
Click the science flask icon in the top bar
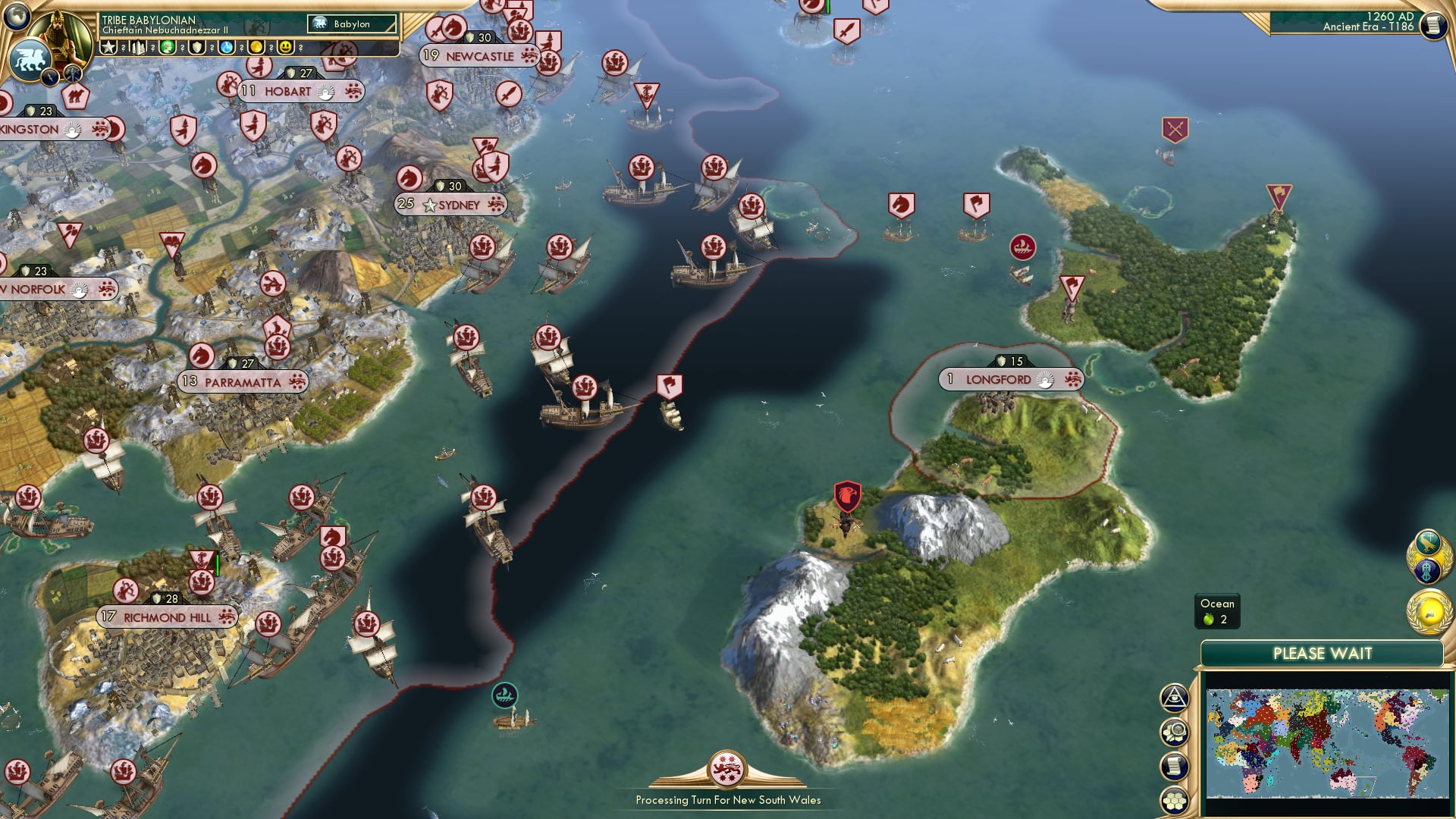click(226, 48)
